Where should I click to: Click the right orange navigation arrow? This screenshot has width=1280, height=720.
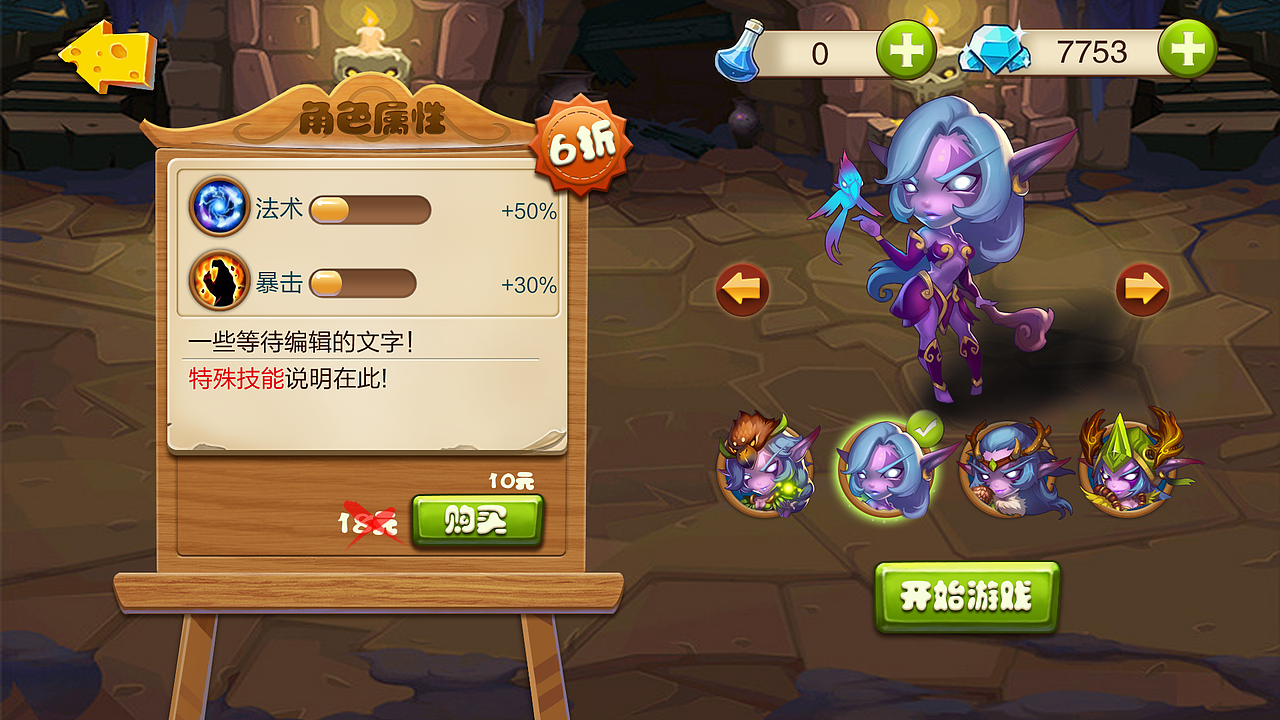(x=1145, y=288)
